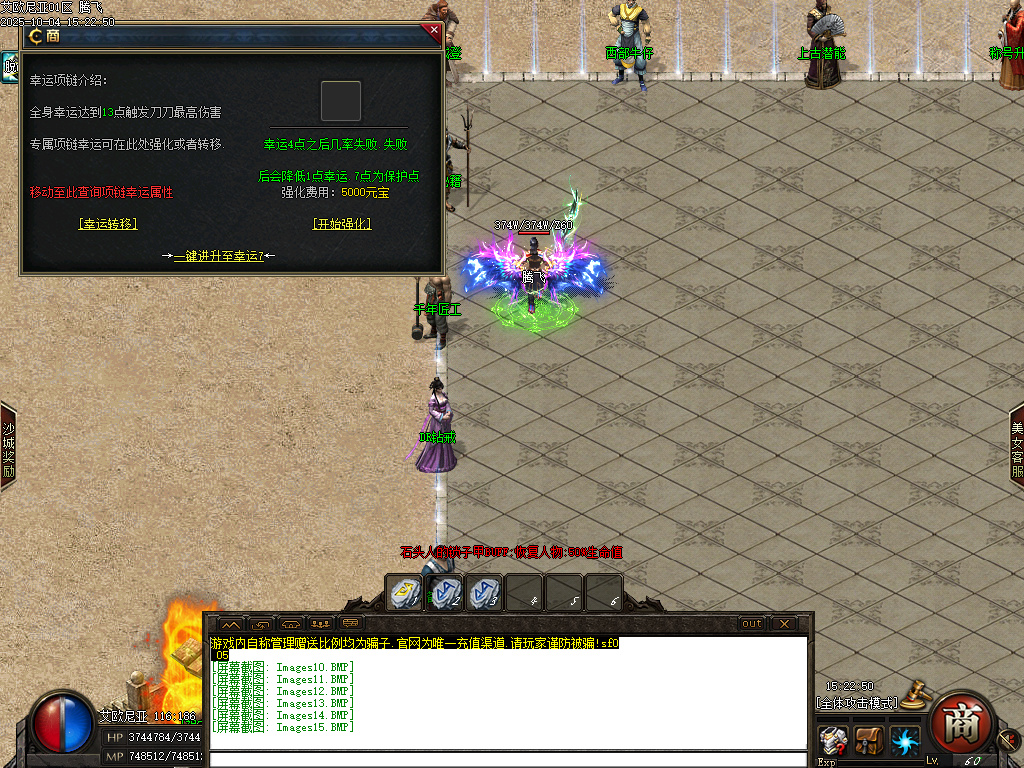Activate the blue rune in hotbar slot 2
This screenshot has width=1024, height=768.
(444, 592)
